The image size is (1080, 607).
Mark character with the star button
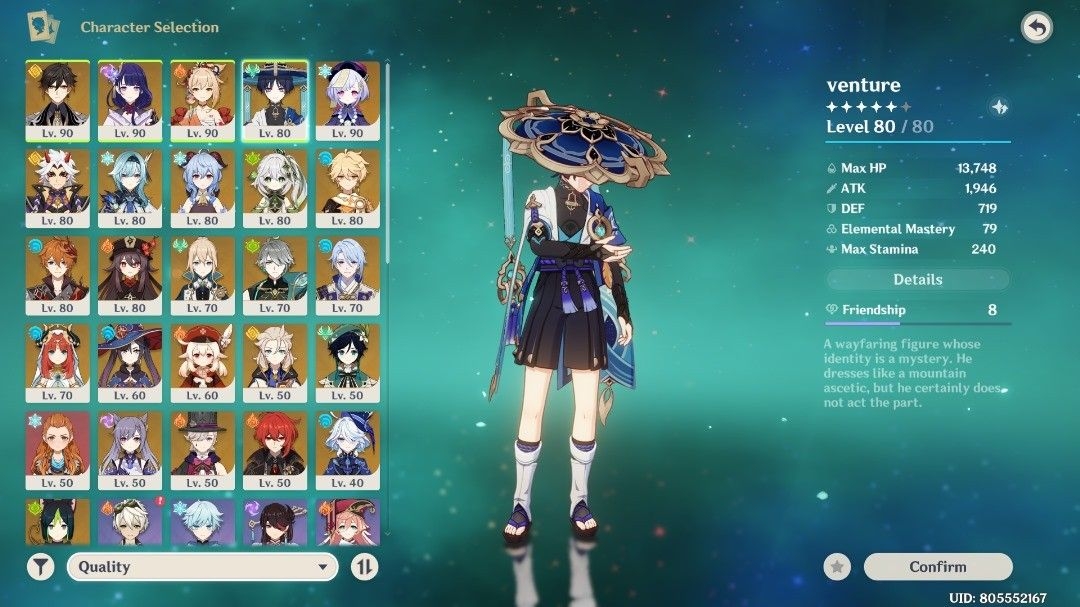(x=837, y=567)
